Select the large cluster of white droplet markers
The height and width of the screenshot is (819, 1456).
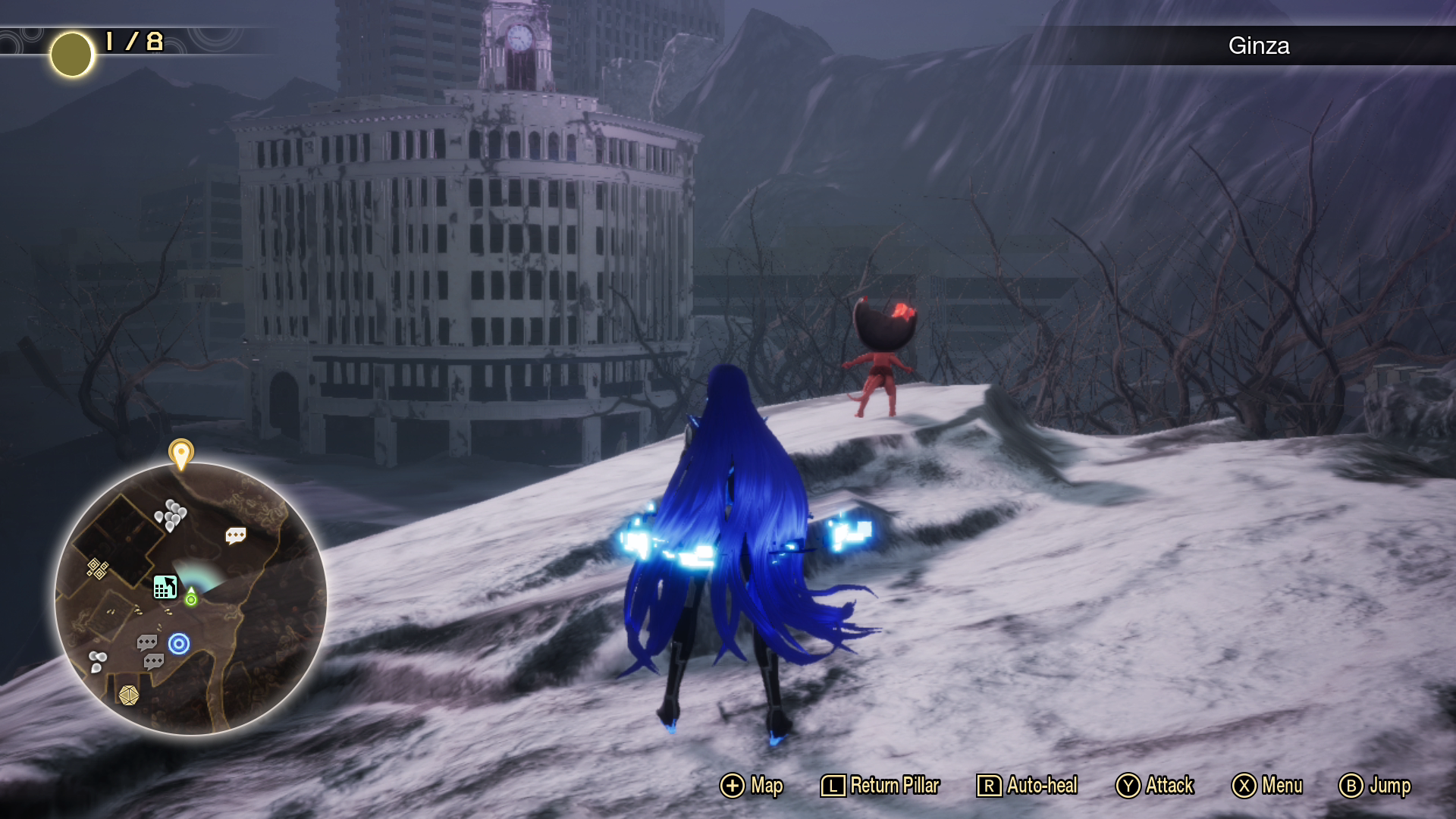[171, 515]
